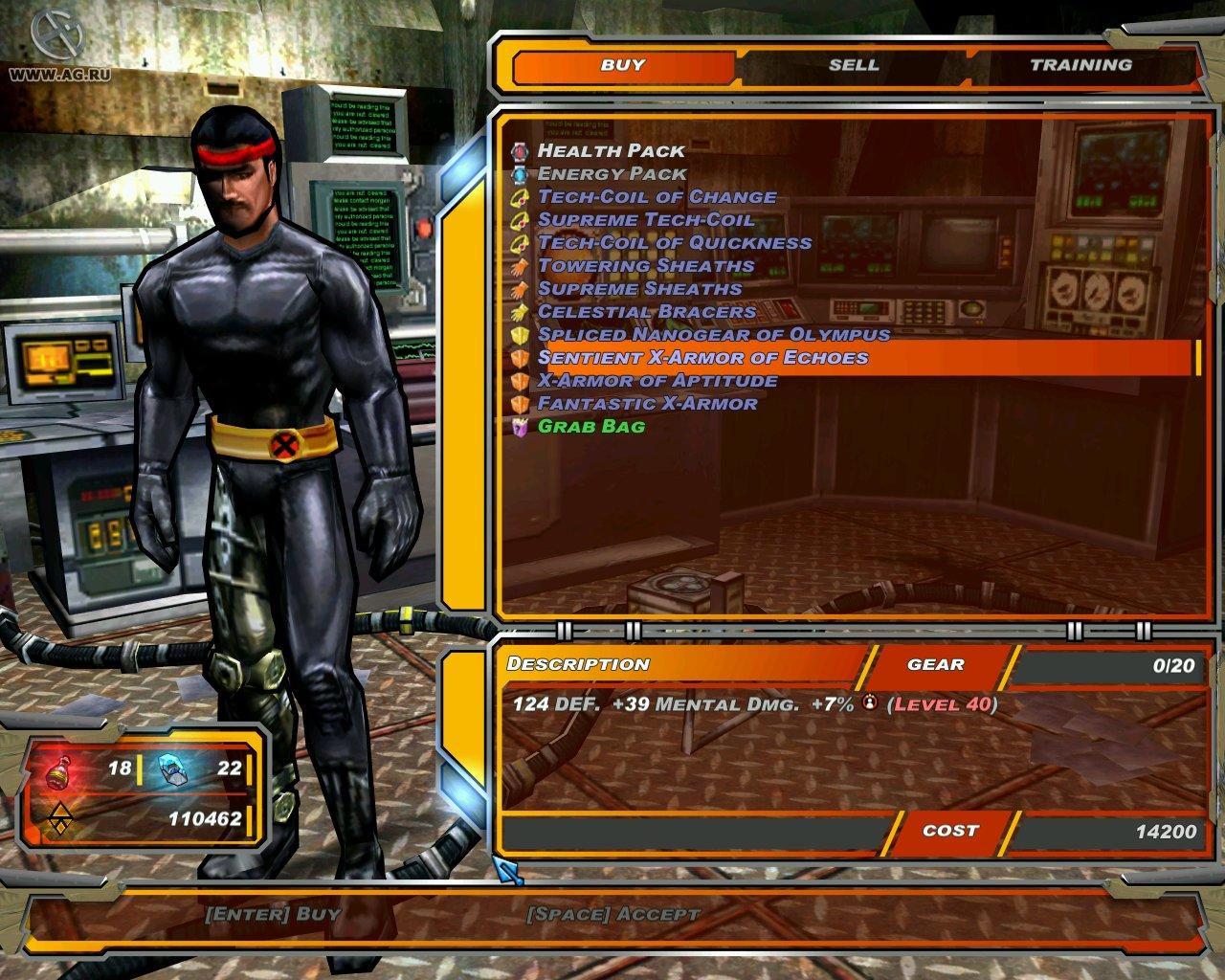Select Spliced Nanogear of Olympus
This screenshot has width=1225, height=980.
coord(714,334)
